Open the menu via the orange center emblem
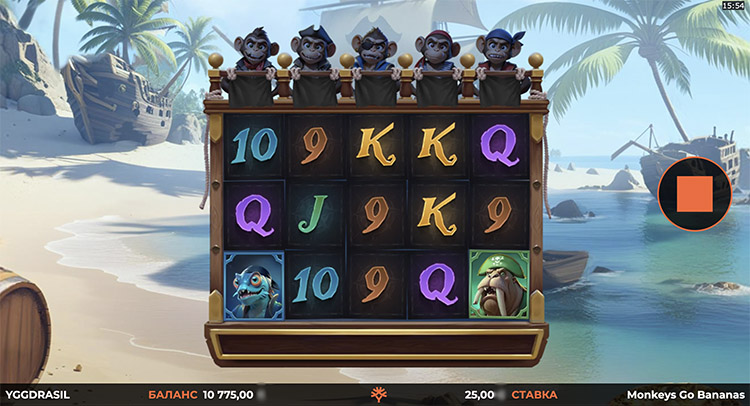Screen dimensions: 750x406 [x=378, y=394]
